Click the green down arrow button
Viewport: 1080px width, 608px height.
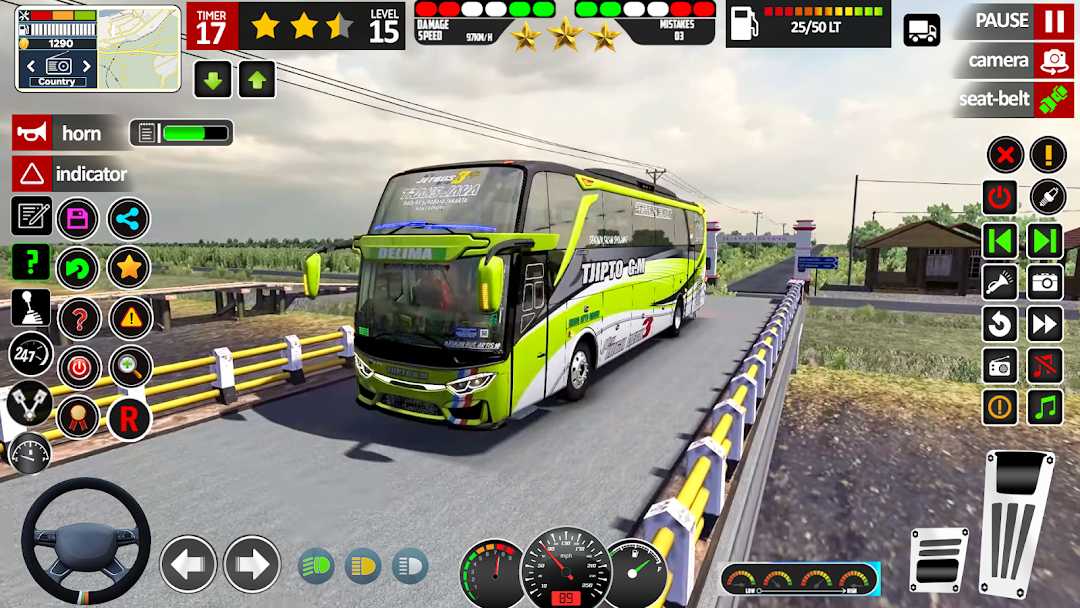212,79
